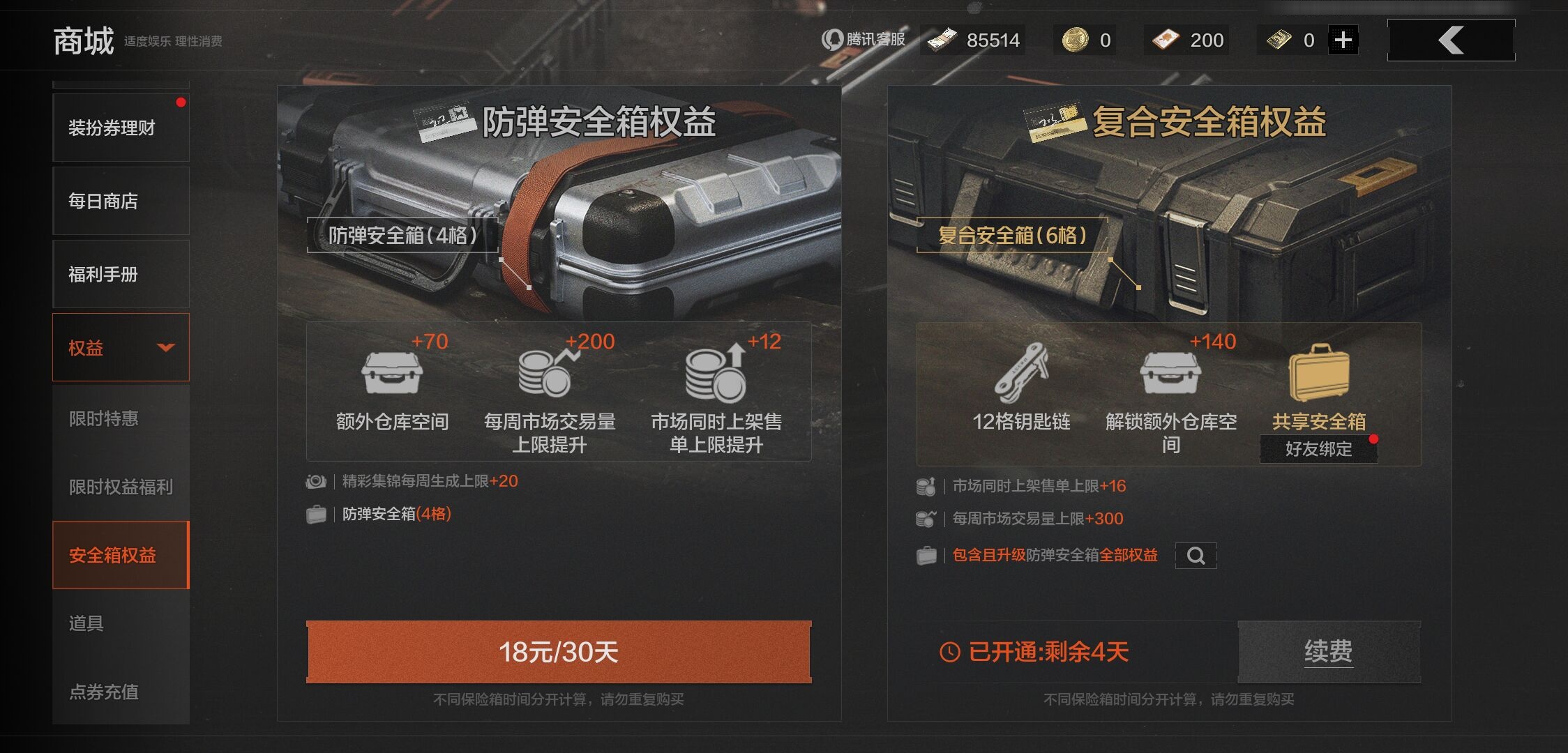This screenshot has height=753, width=1568.
Task: Toggle the 好友绑定 binding option
Action: tap(1318, 450)
